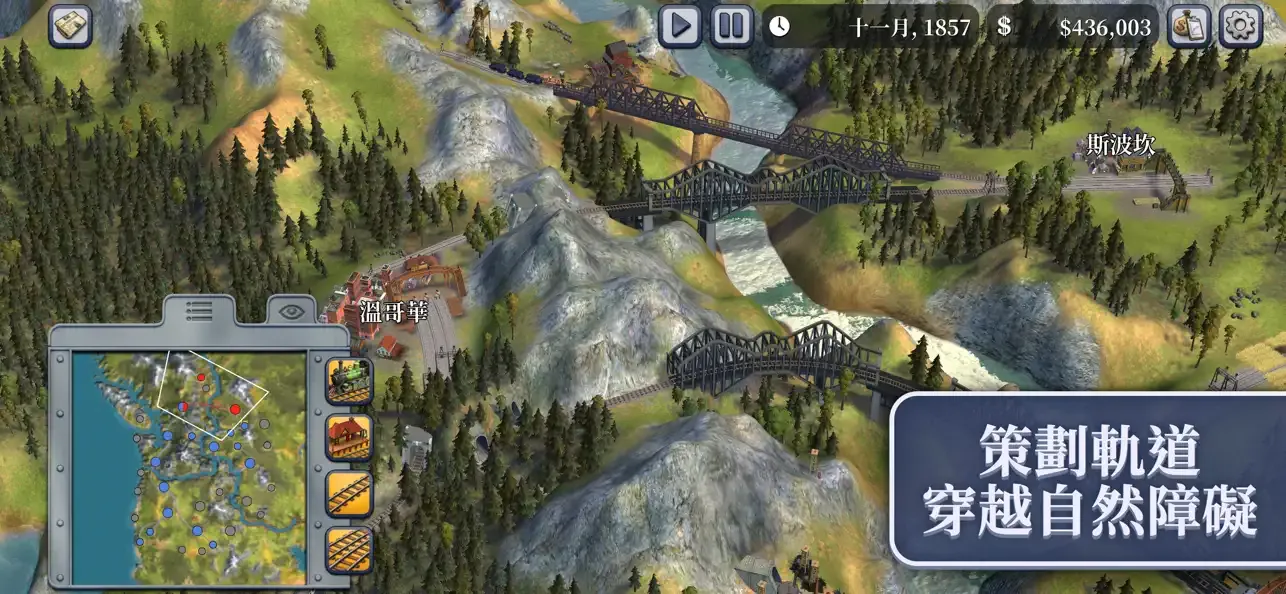Resume the game with the play button
Viewport: 1286px width, 594px height.
(x=680, y=26)
